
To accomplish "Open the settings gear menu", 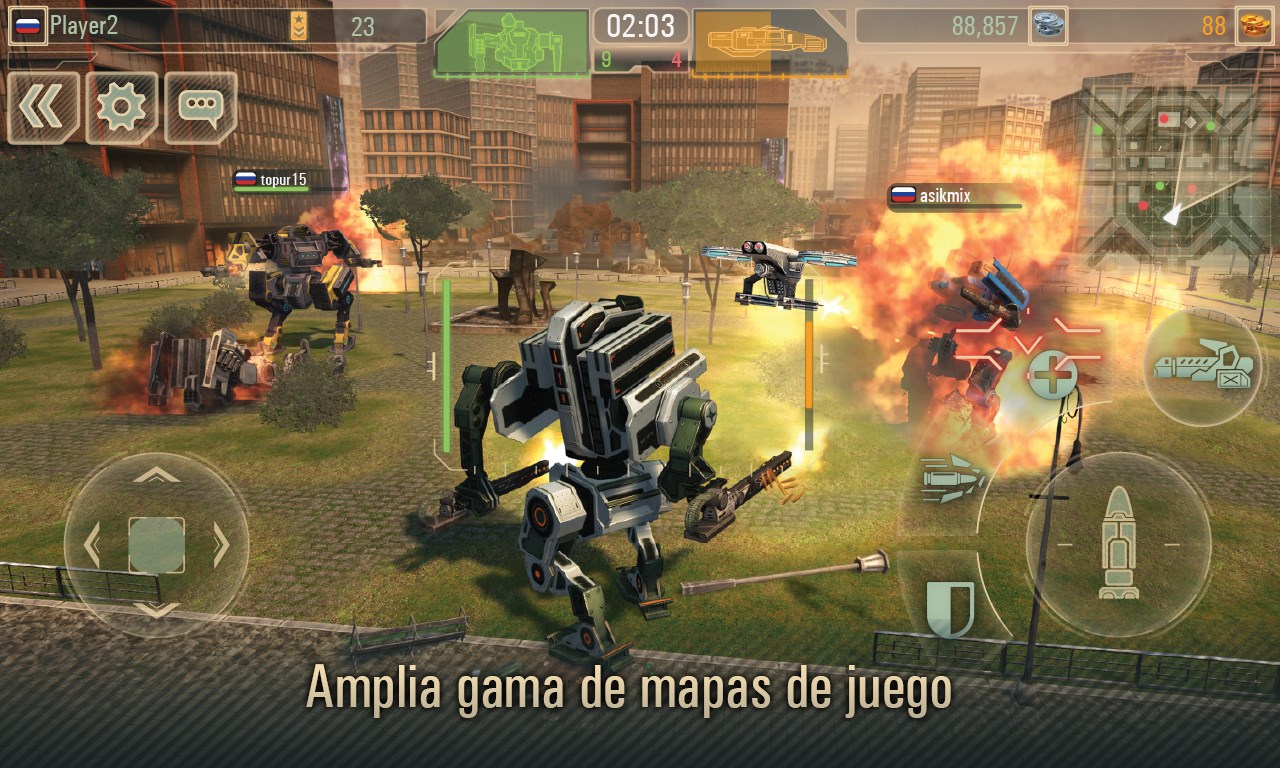I will click(120, 108).
